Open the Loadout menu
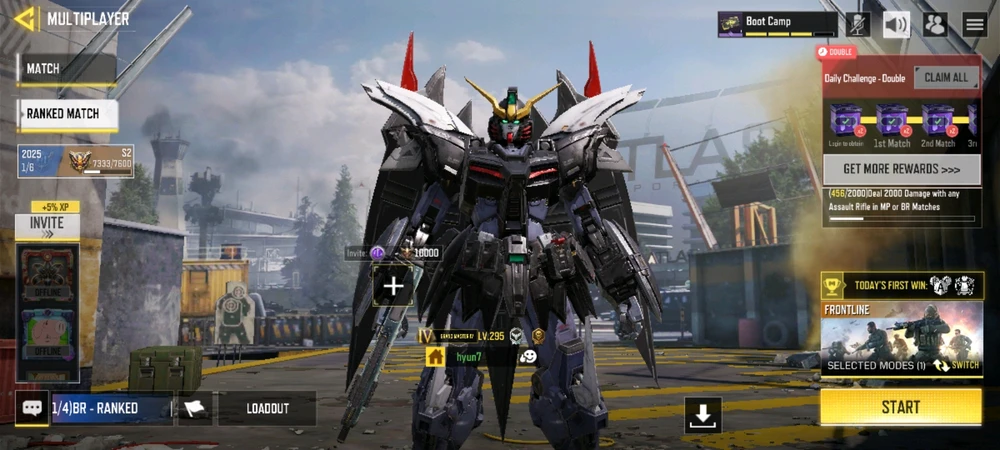Viewport: 1000px width, 450px height. tap(267, 408)
